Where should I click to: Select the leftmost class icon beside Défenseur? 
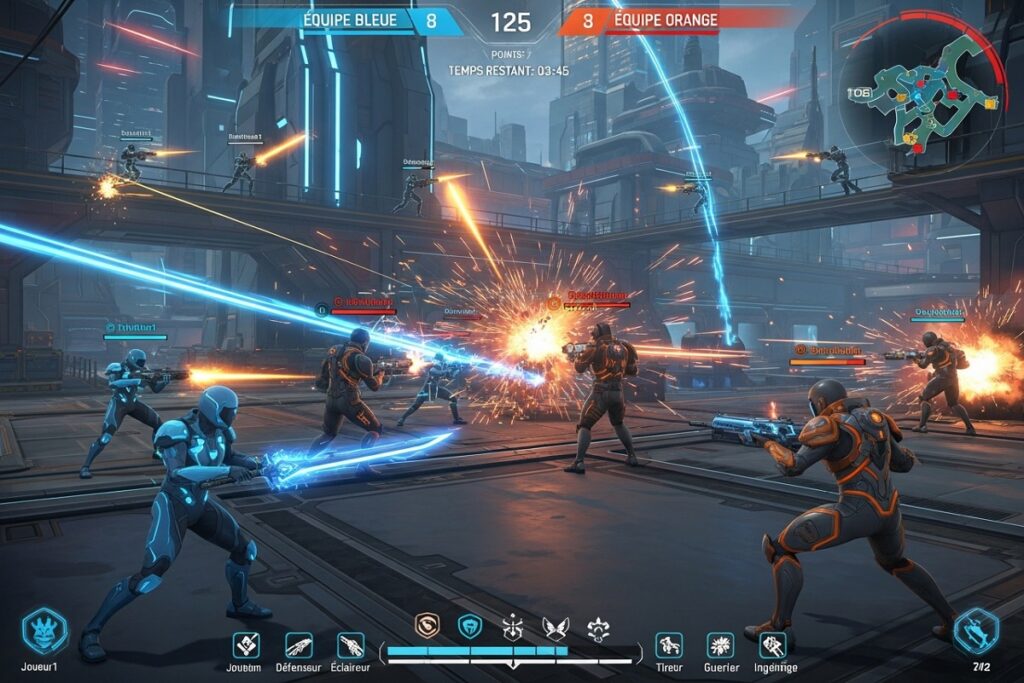click(246, 645)
